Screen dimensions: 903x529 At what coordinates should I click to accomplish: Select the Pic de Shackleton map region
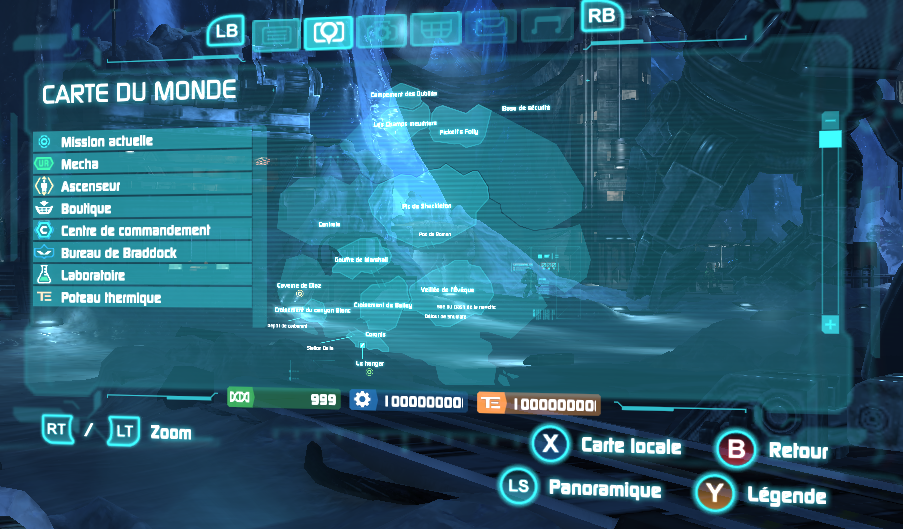click(x=426, y=205)
